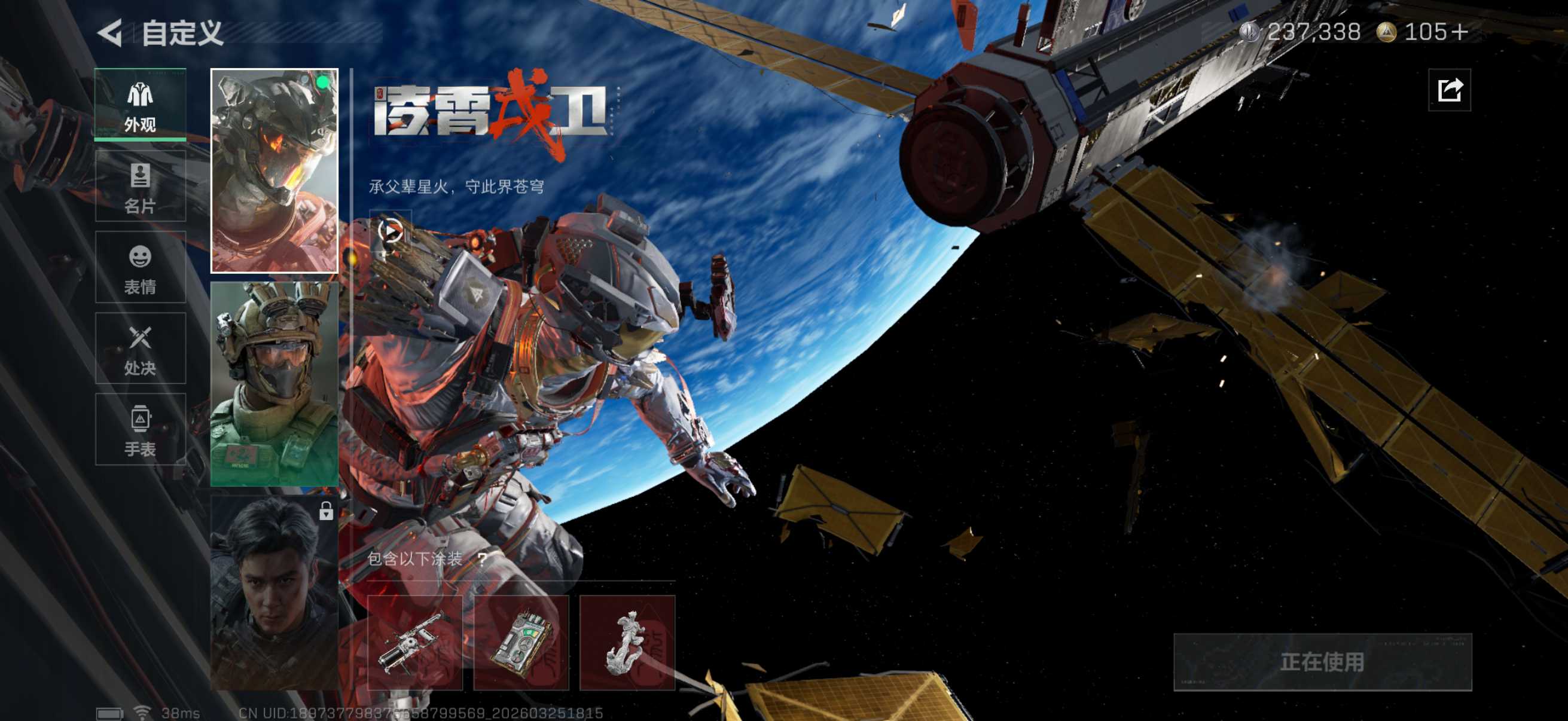
Task: Add more gold currency via plus sign
Action: click(x=1459, y=32)
